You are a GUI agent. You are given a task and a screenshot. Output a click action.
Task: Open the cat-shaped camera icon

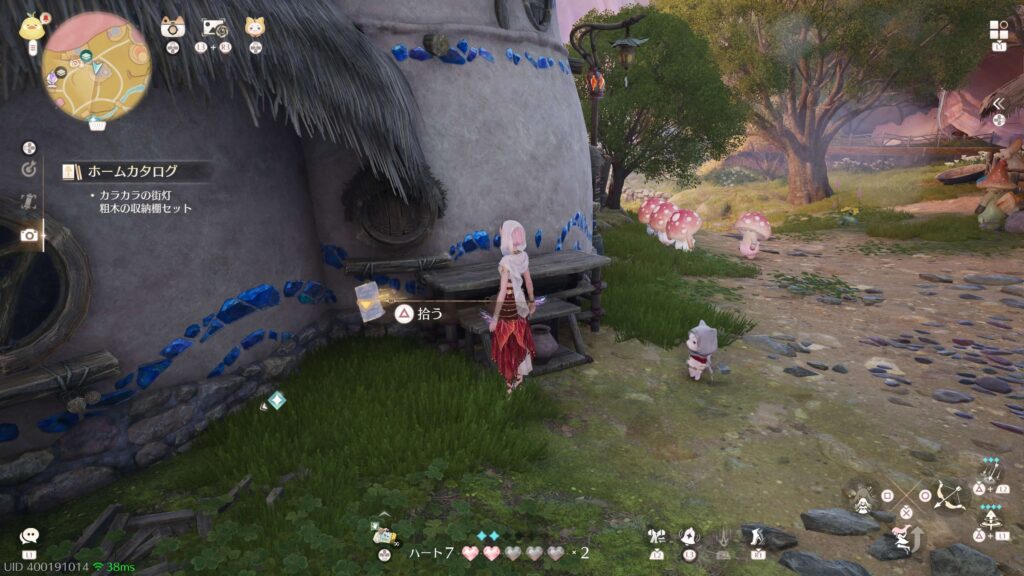click(x=172, y=27)
